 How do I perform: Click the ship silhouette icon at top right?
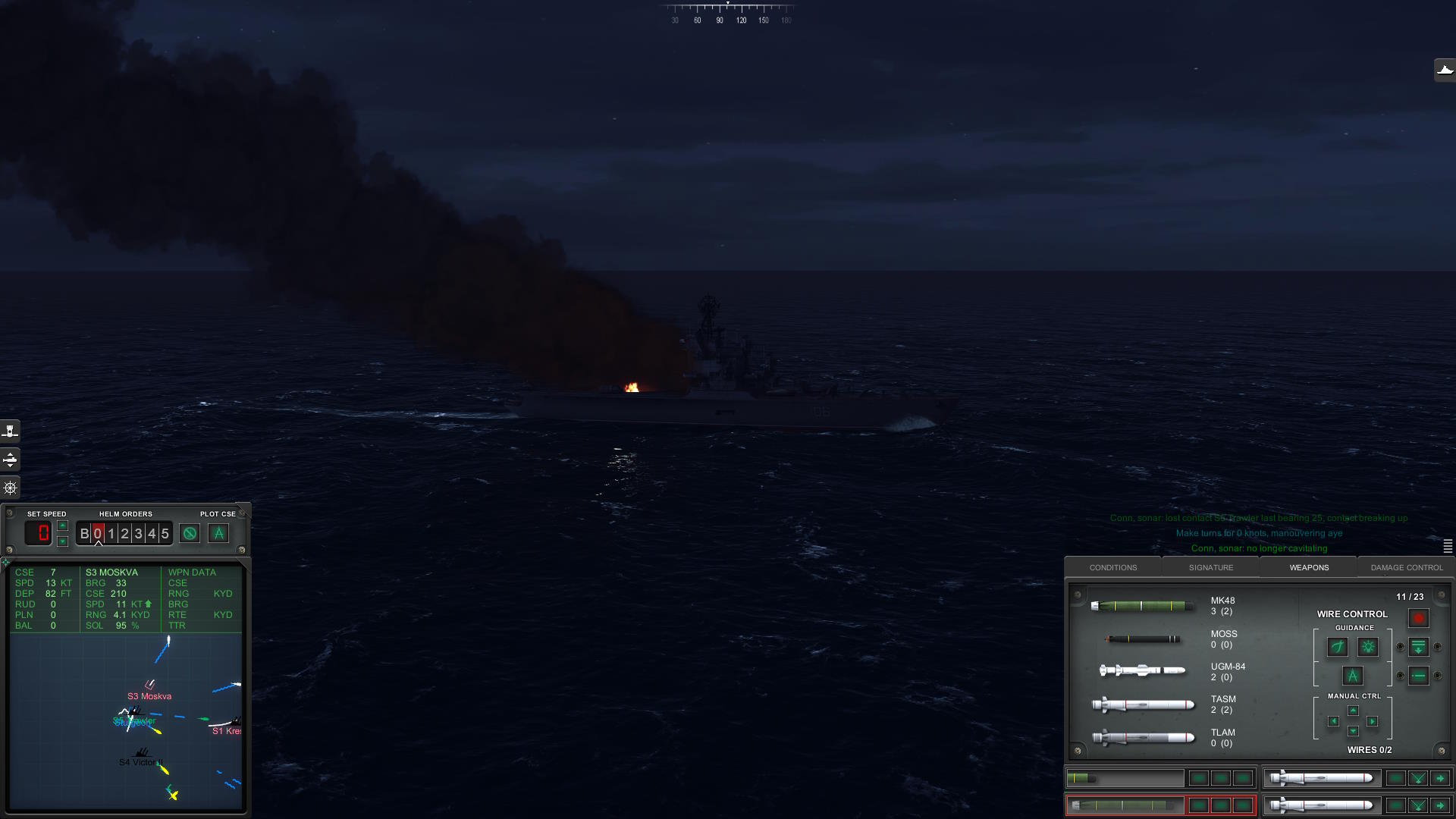click(1445, 70)
